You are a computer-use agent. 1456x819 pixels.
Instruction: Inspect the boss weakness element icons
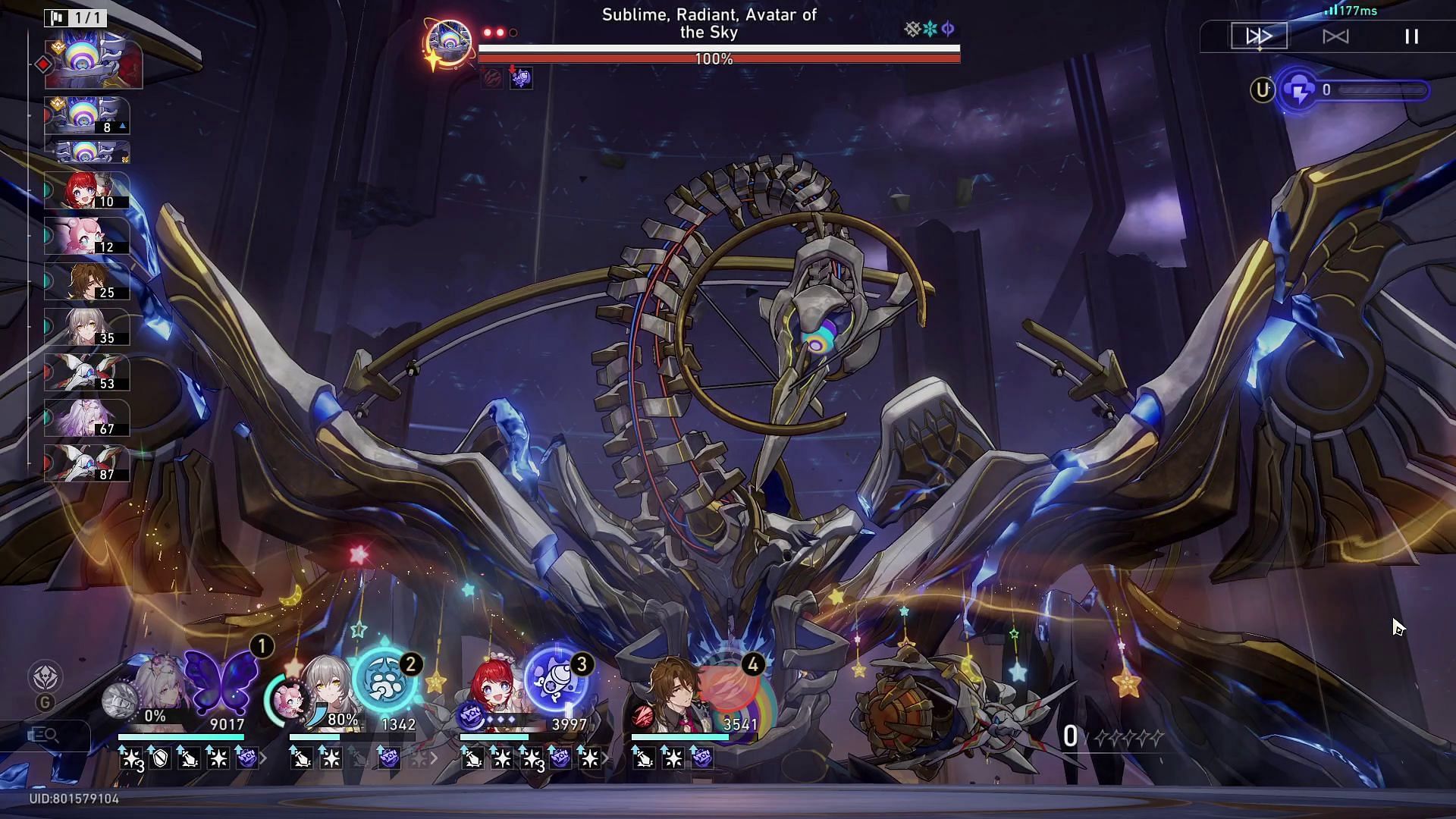[x=930, y=30]
